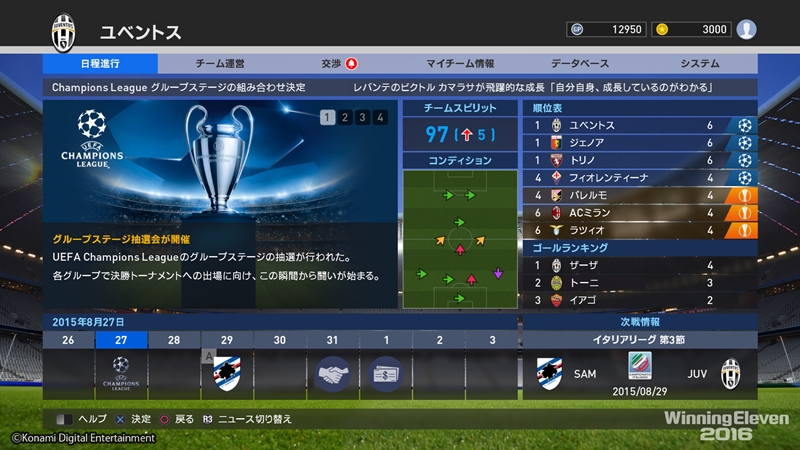Select ユベントス row in the standings
The height and width of the screenshot is (450, 800).
[x=639, y=126]
